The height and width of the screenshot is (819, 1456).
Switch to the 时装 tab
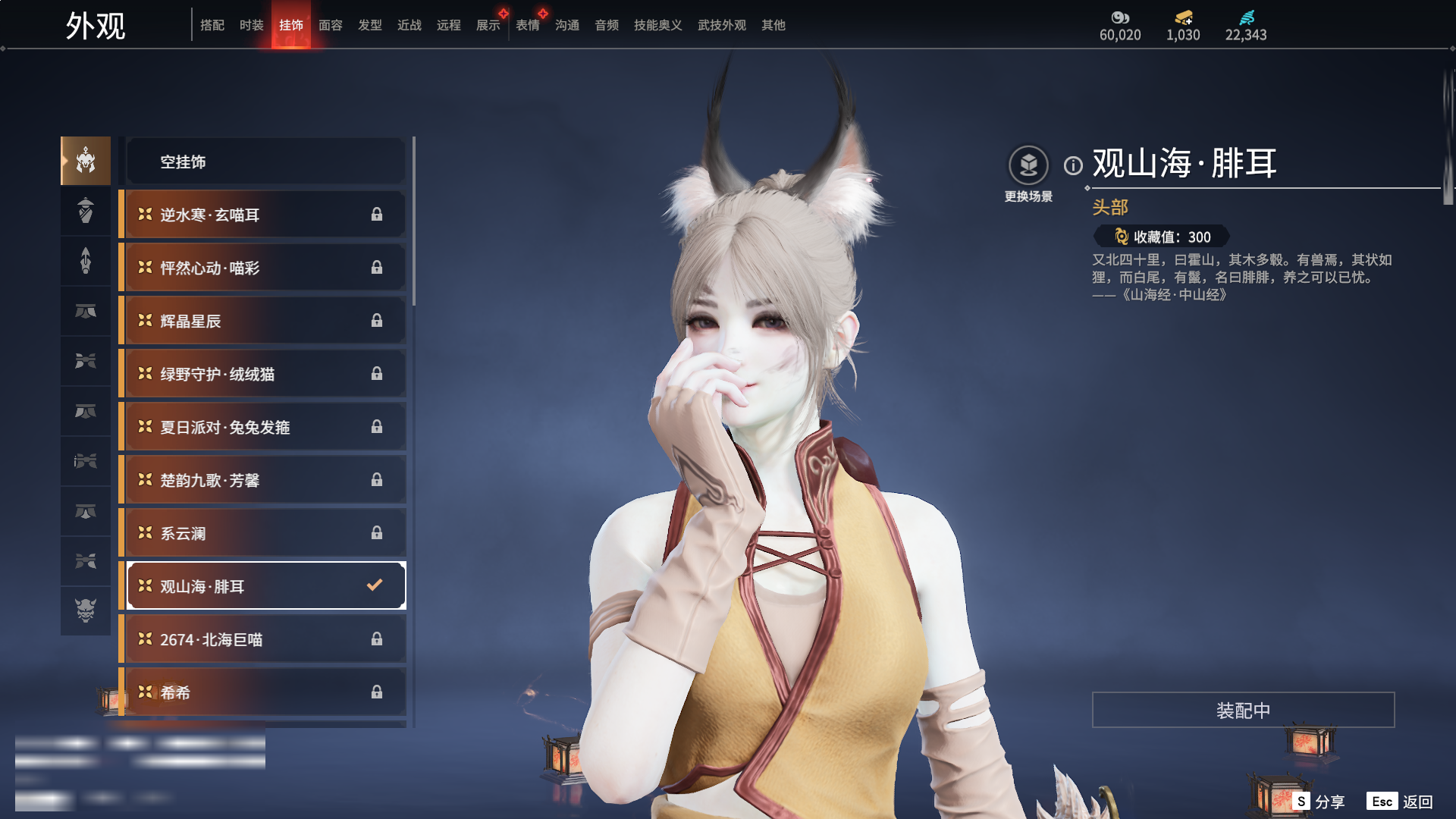251,25
